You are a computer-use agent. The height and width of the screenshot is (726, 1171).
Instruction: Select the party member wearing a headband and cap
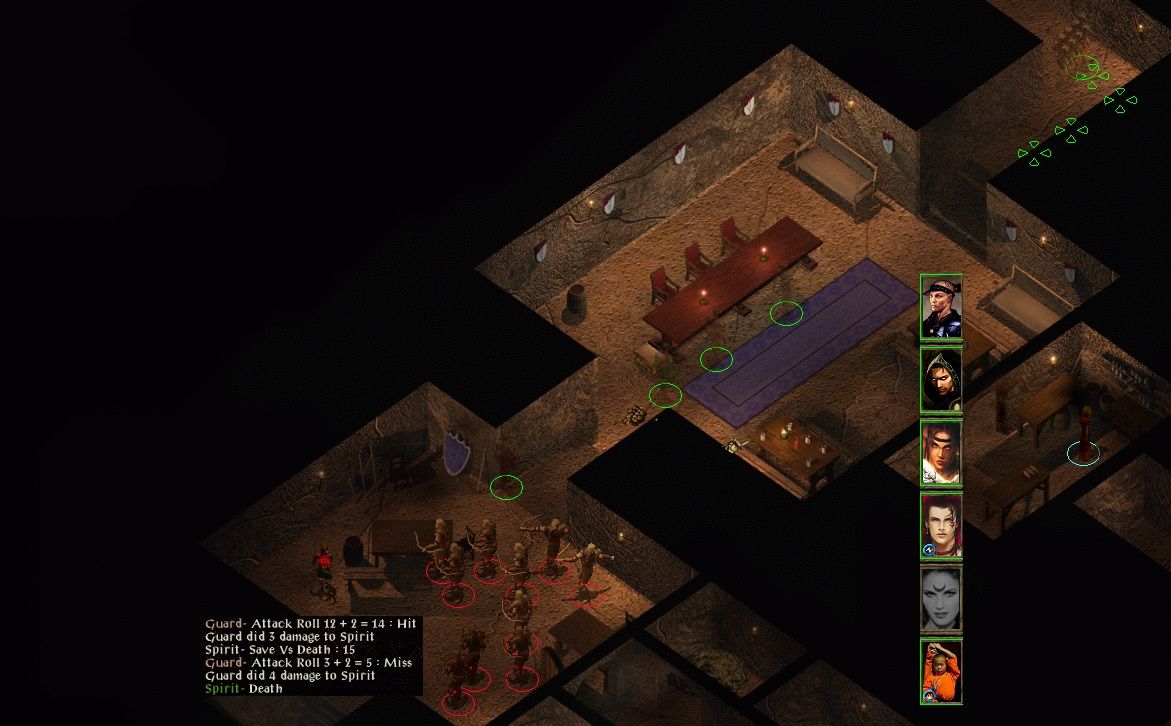[x=941, y=307]
